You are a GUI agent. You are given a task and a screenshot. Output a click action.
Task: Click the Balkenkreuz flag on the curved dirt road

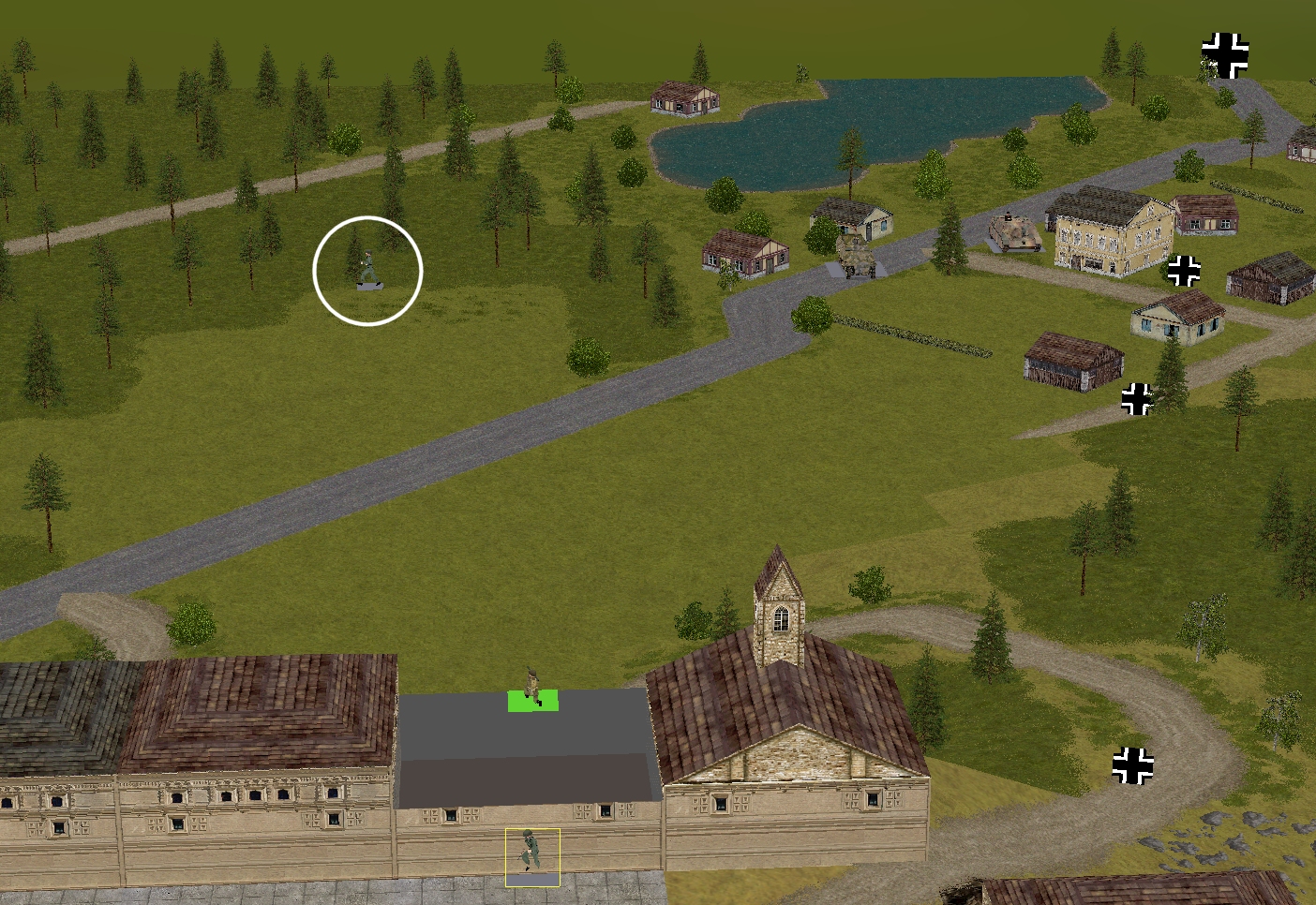coord(1132,765)
